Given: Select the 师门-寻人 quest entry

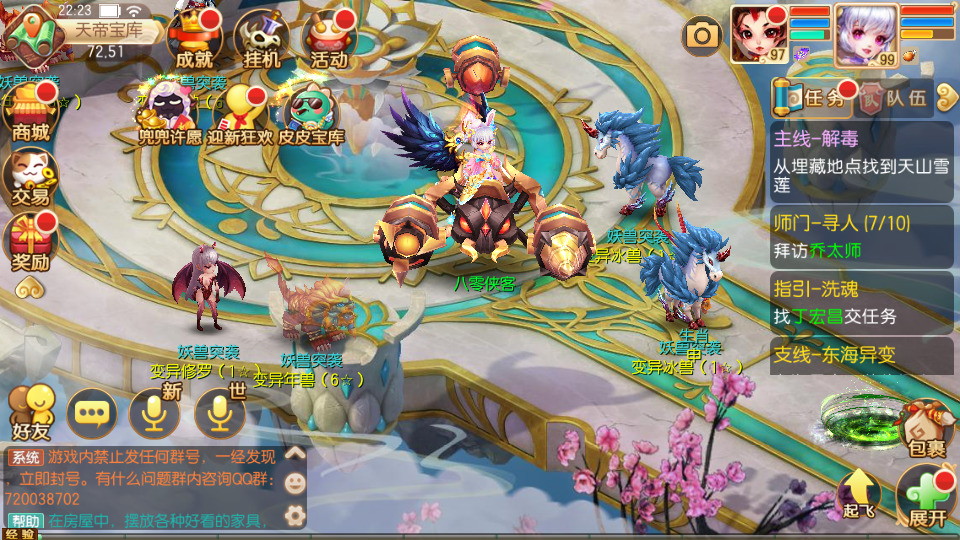Looking at the screenshot, I should 862,235.
